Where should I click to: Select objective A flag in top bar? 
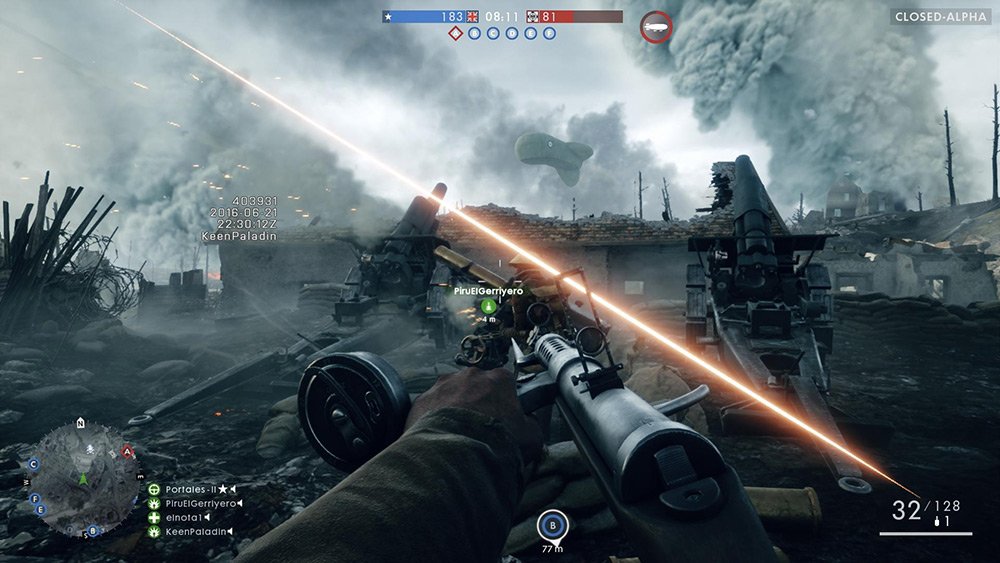(x=456, y=33)
